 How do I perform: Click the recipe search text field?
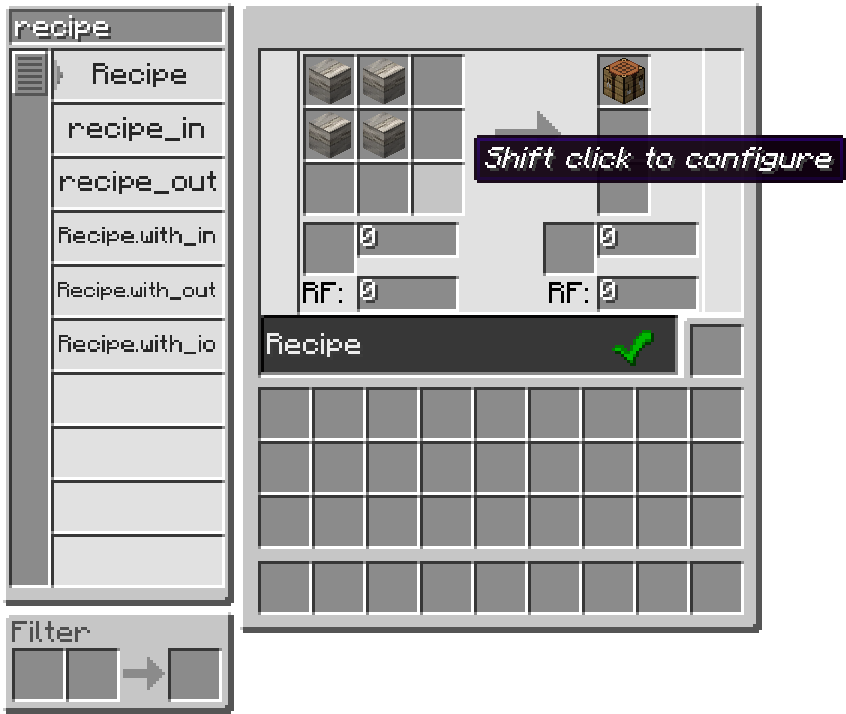pyautogui.click(x=117, y=27)
